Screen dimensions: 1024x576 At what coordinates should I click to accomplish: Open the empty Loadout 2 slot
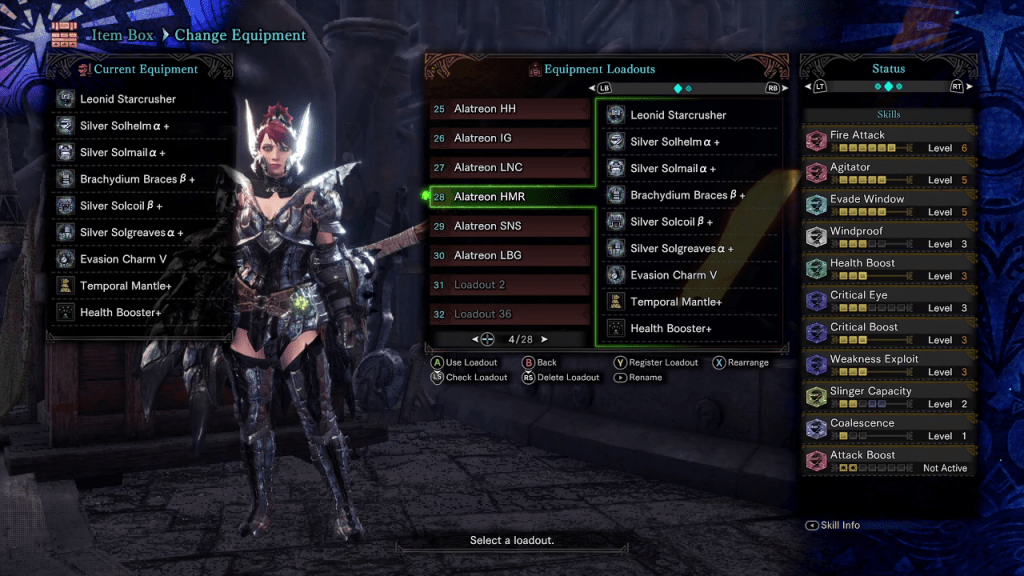pyautogui.click(x=510, y=285)
